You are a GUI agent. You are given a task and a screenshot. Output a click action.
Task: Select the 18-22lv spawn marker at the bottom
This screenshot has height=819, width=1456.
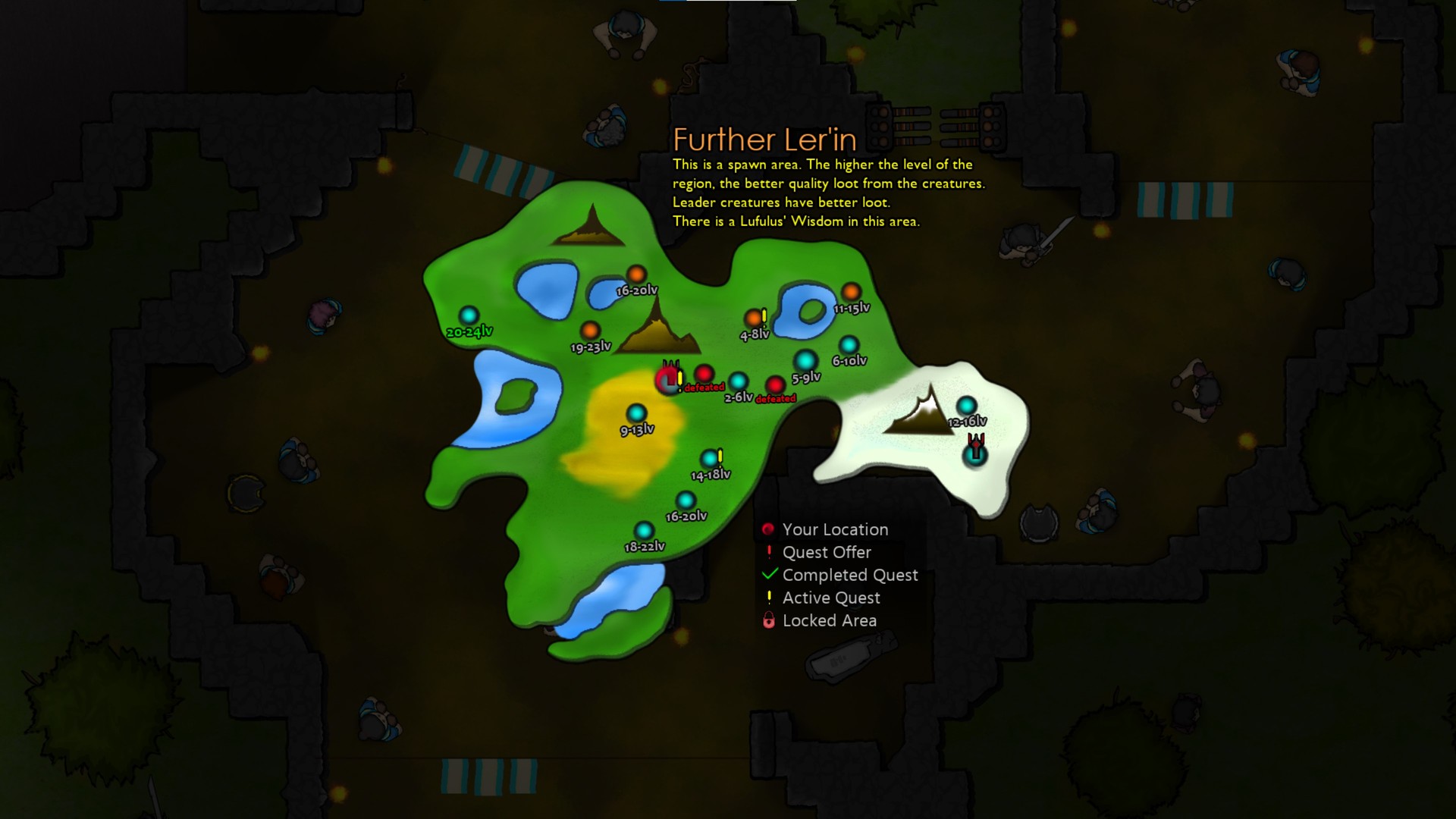coord(645,529)
